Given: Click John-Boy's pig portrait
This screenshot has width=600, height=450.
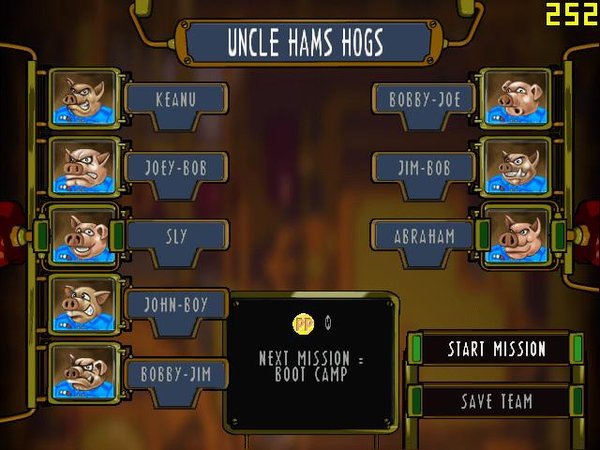Looking at the screenshot, I should point(84,304).
